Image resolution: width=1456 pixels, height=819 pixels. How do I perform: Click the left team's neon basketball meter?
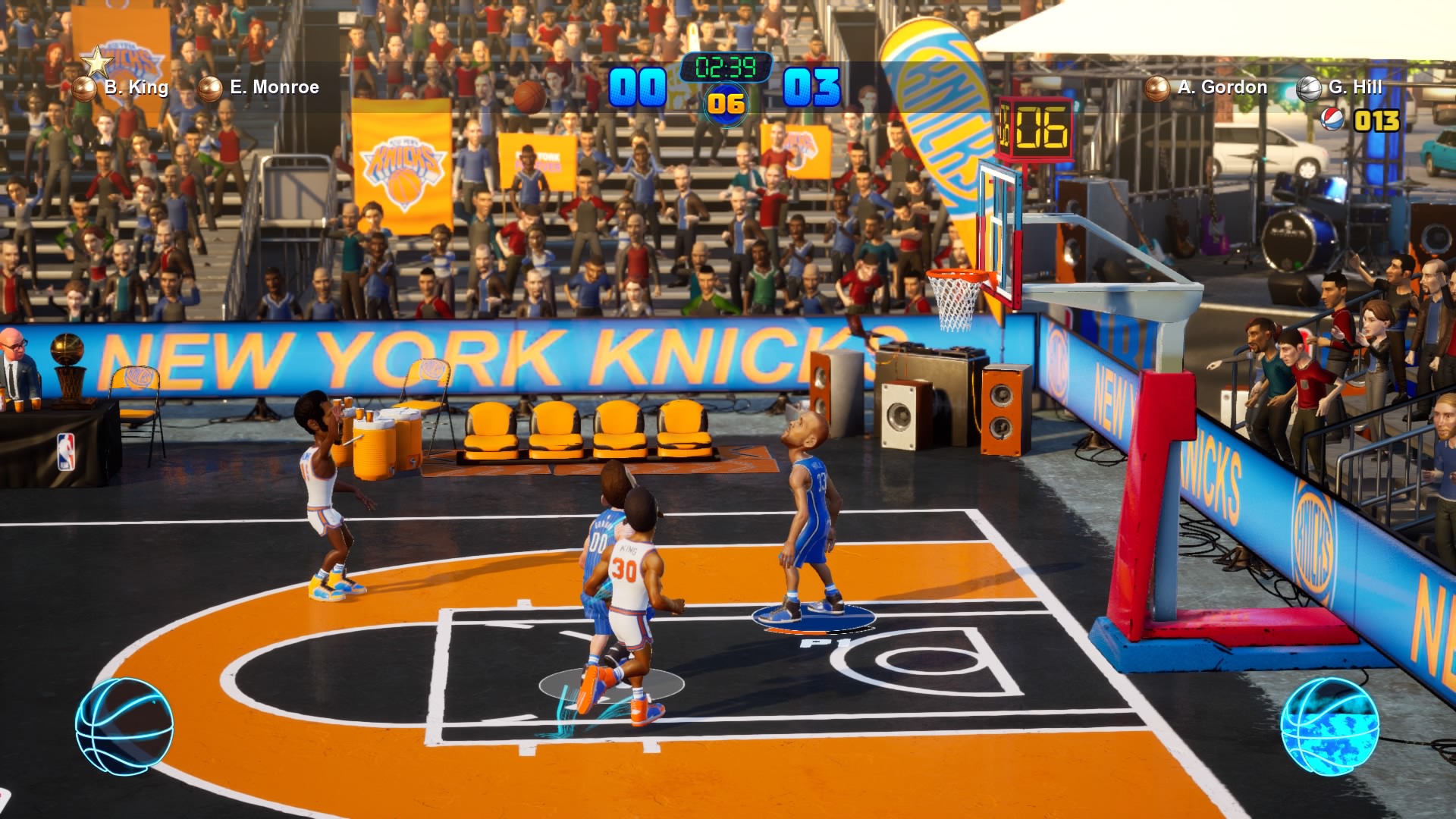124,726
